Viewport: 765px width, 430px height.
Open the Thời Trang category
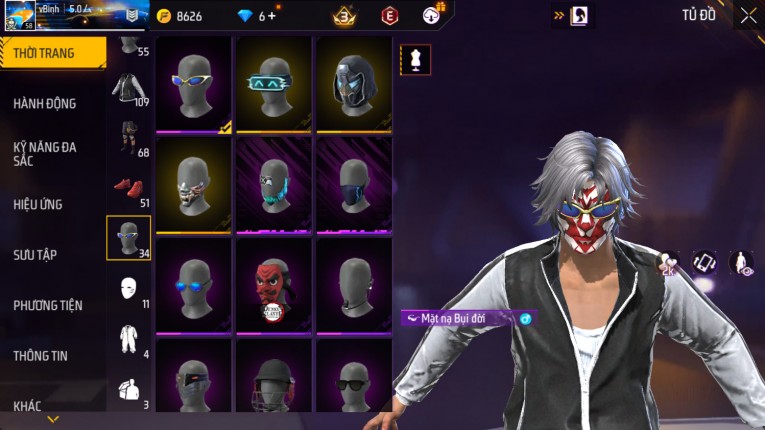(x=50, y=53)
